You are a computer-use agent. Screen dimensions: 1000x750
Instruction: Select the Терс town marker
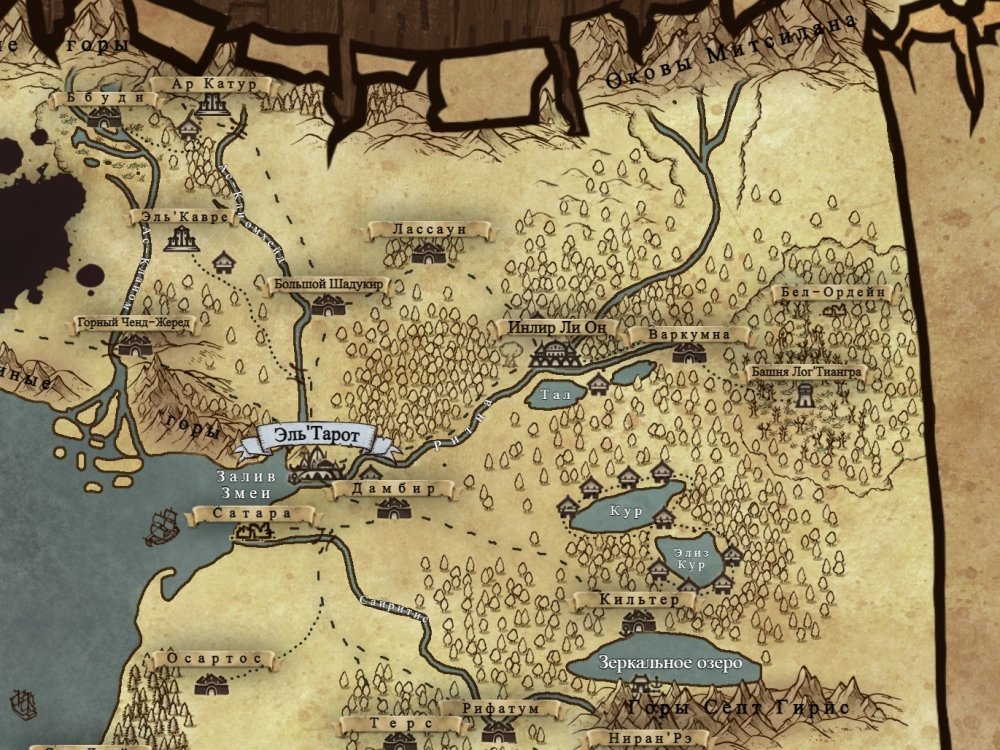coord(386,723)
